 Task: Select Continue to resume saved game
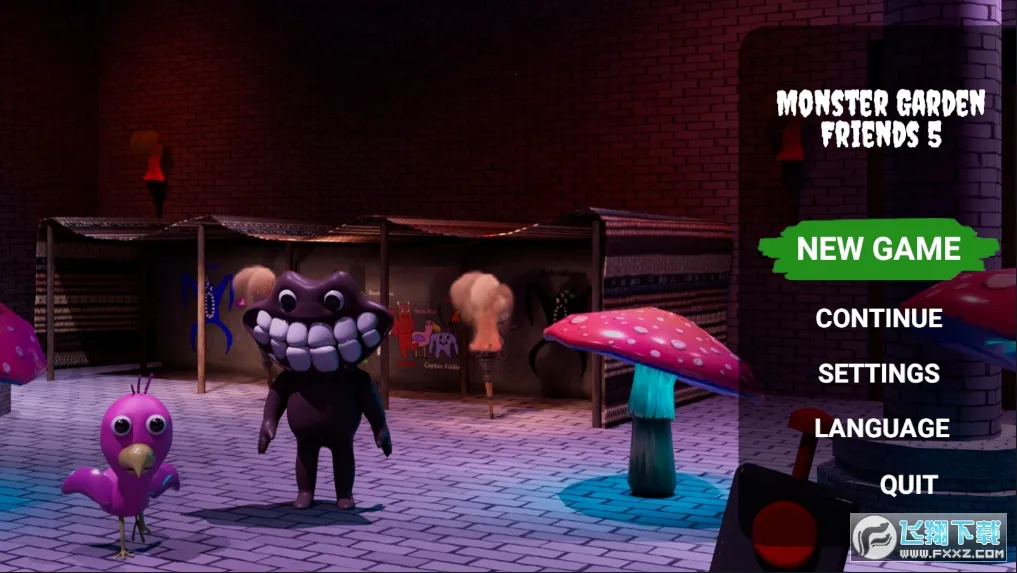pyautogui.click(x=878, y=318)
